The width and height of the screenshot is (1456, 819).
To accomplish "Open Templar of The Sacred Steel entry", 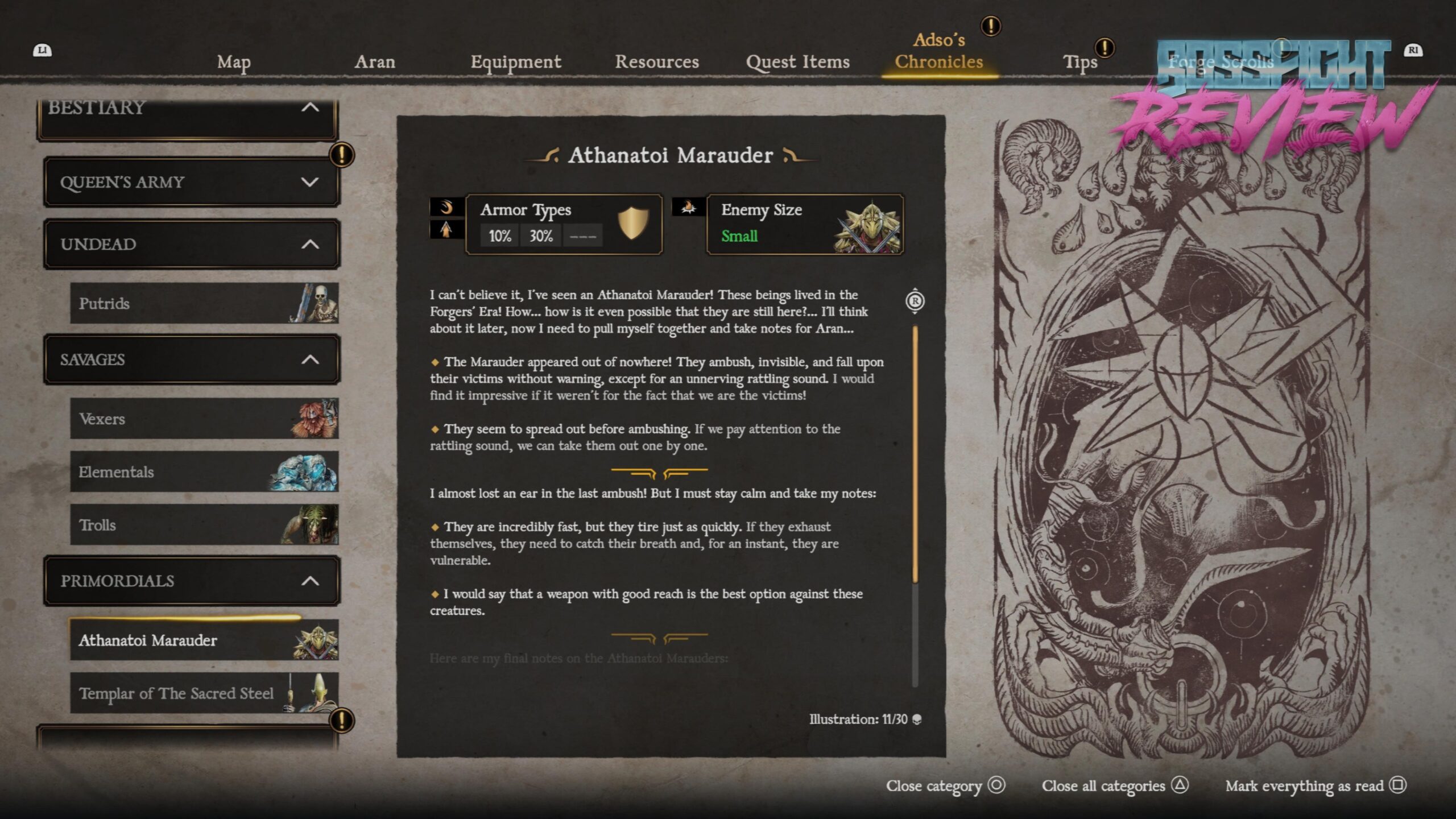I will (x=204, y=693).
